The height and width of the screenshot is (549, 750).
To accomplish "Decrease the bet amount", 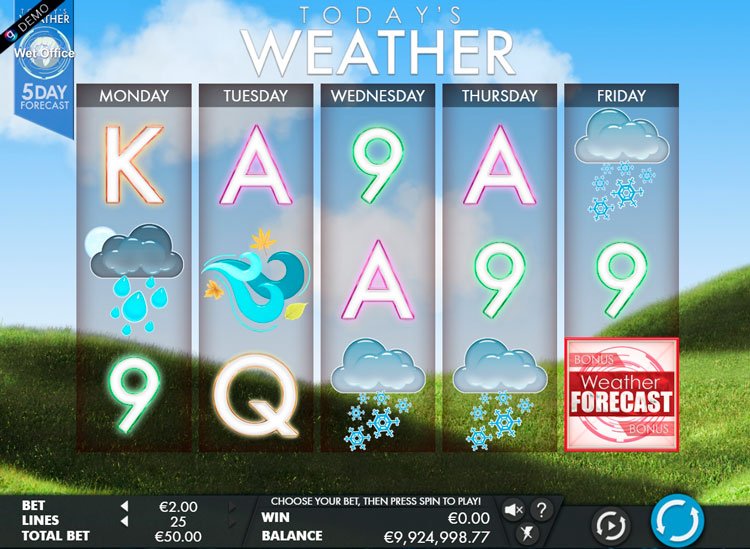I will tap(125, 506).
